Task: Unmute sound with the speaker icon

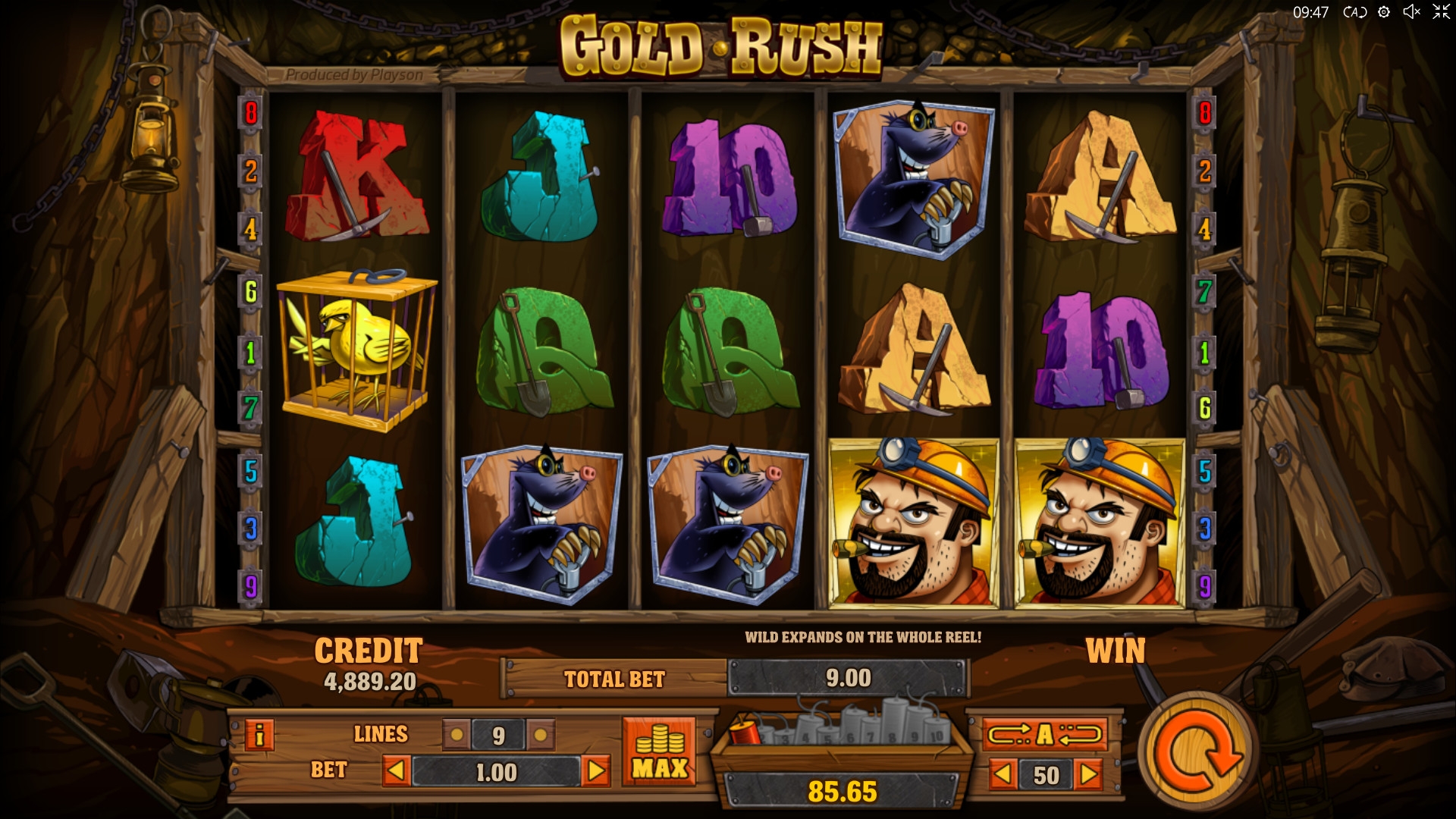Action: (x=1411, y=12)
